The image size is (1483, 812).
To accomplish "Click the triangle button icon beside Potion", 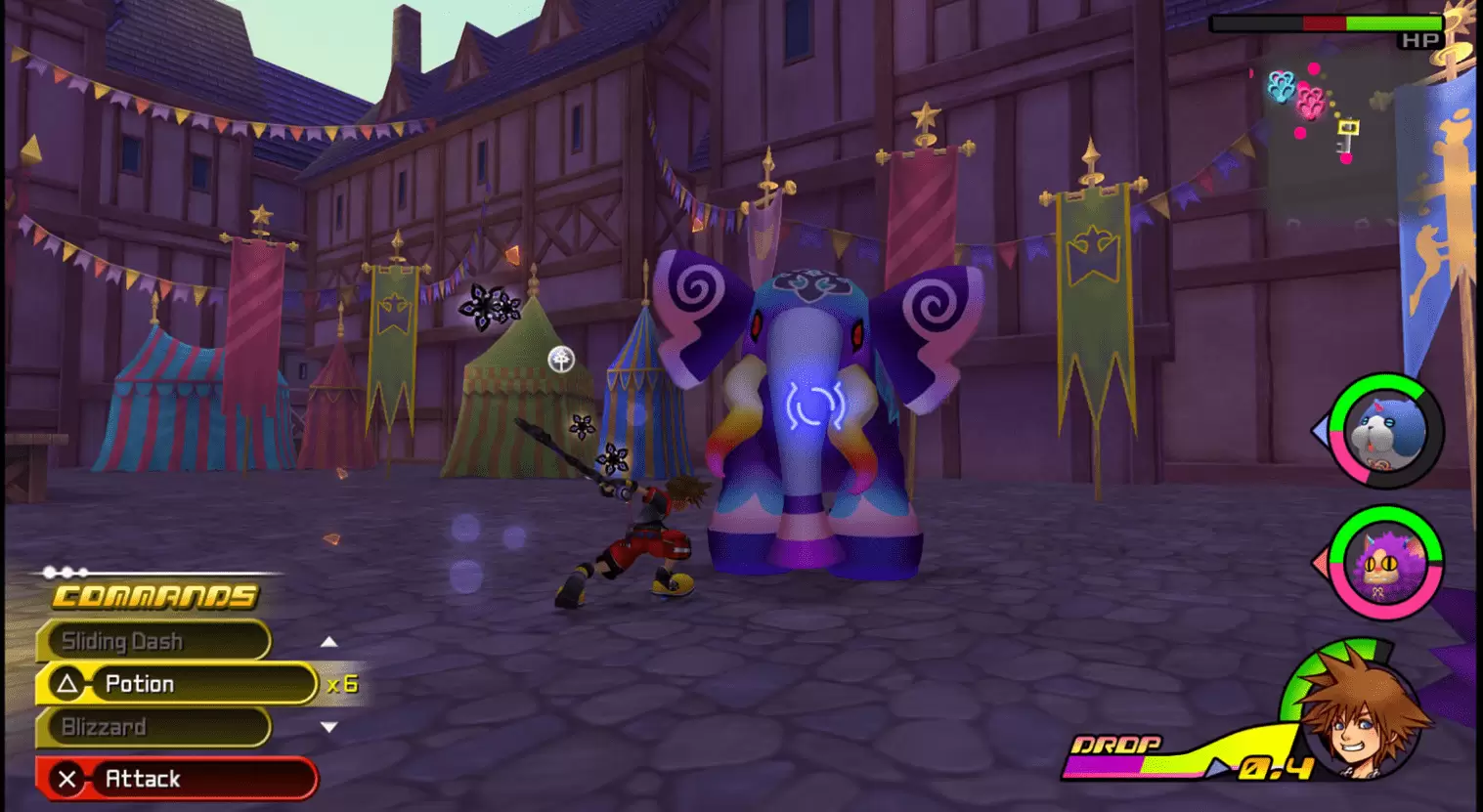I will pos(69,684).
